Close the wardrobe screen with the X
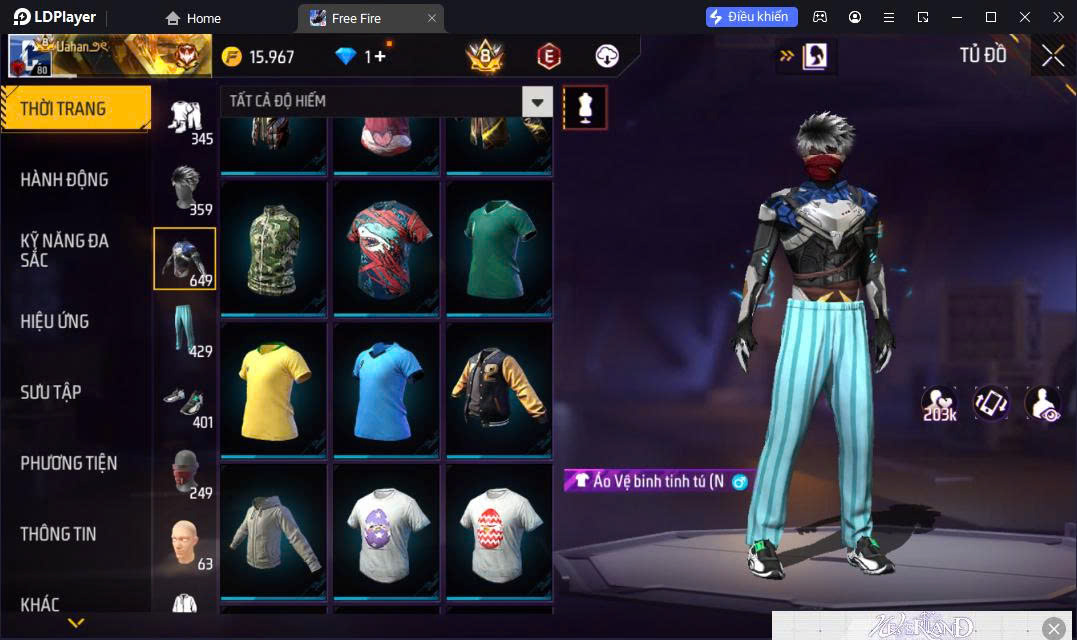This screenshot has width=1077, height=640. [x=1052, y=56]
